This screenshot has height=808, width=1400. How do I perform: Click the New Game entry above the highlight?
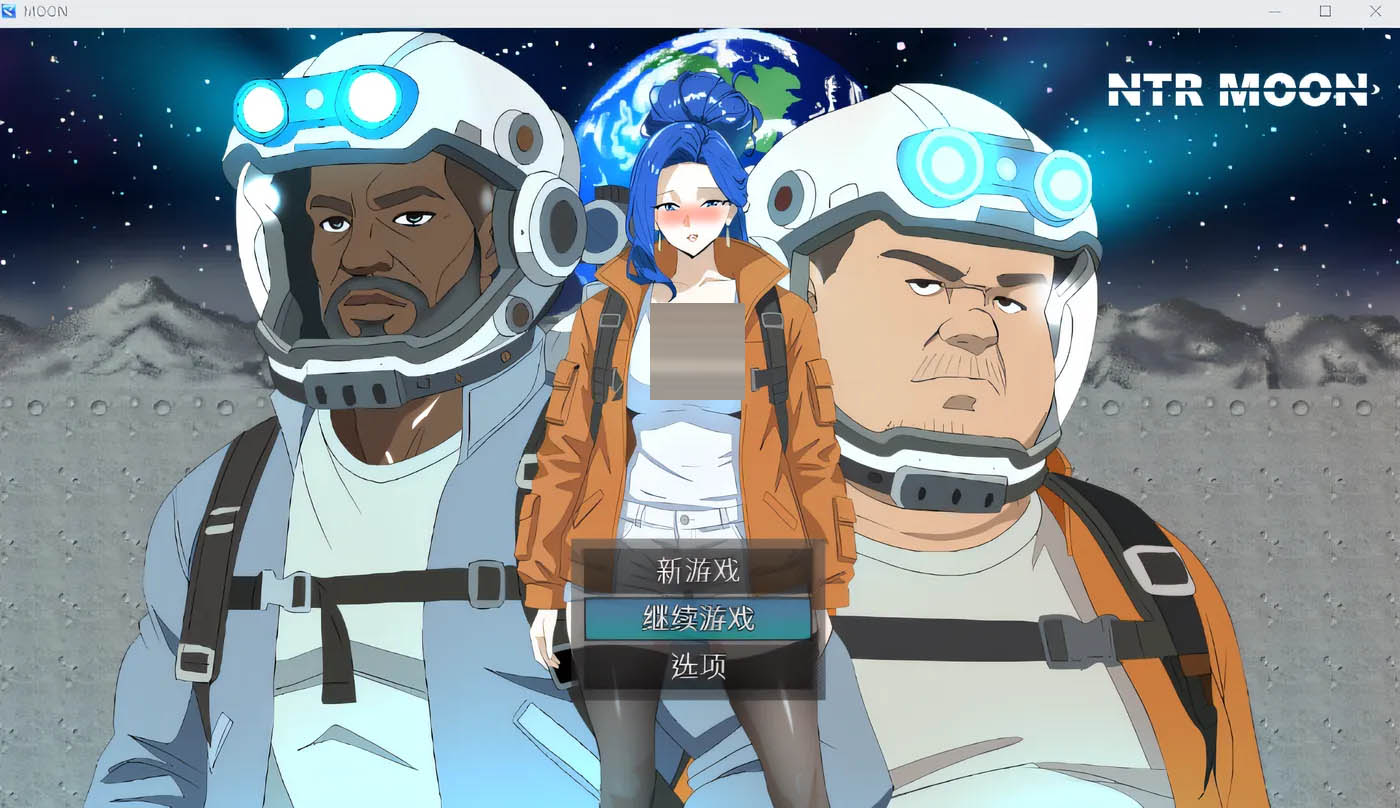coord(700,572)
